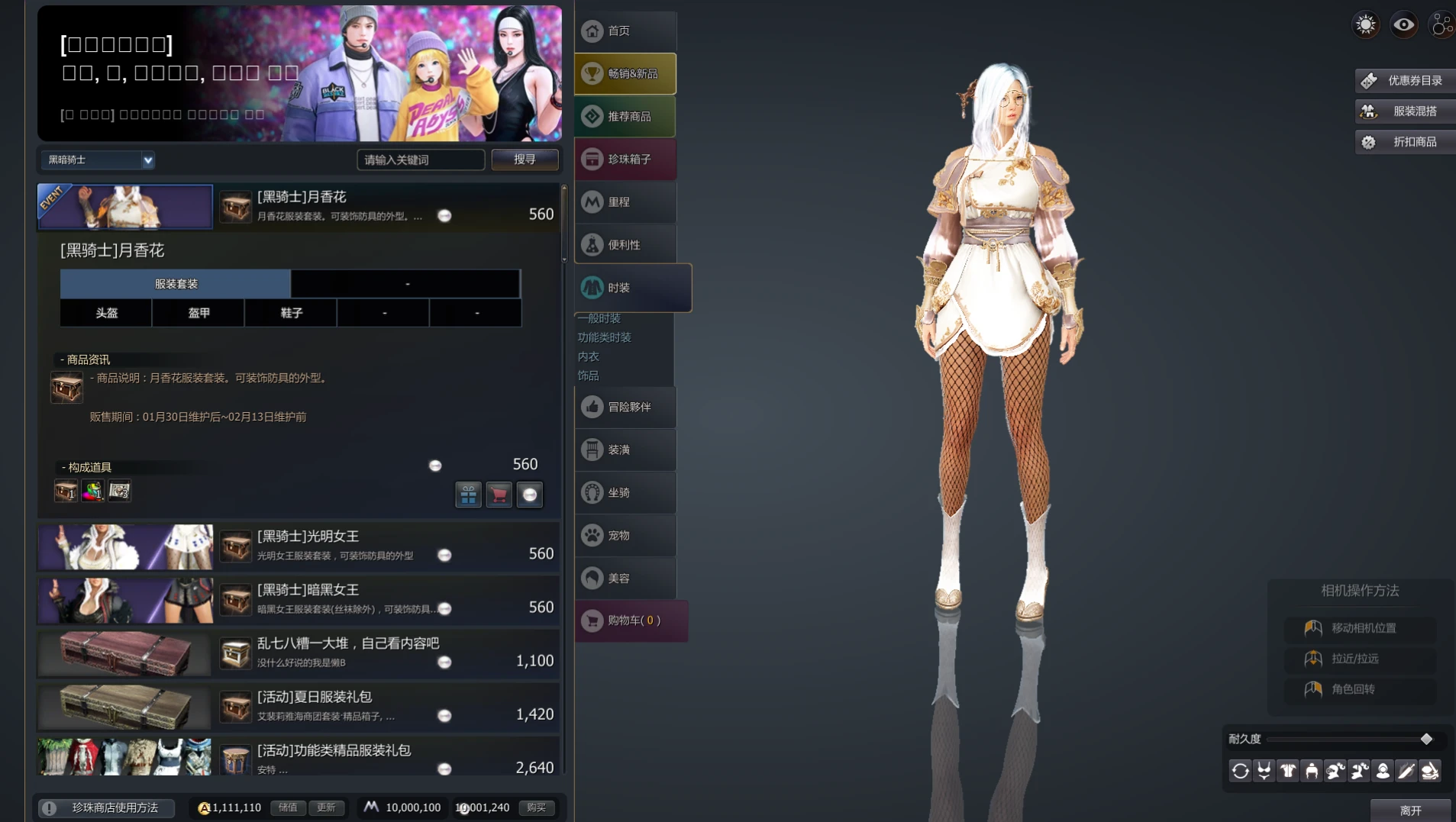Choose the 头盔 helmet piece
The width and height of the screenshot is (1456, 822).
pyautogui.click(x=106, y=313)
